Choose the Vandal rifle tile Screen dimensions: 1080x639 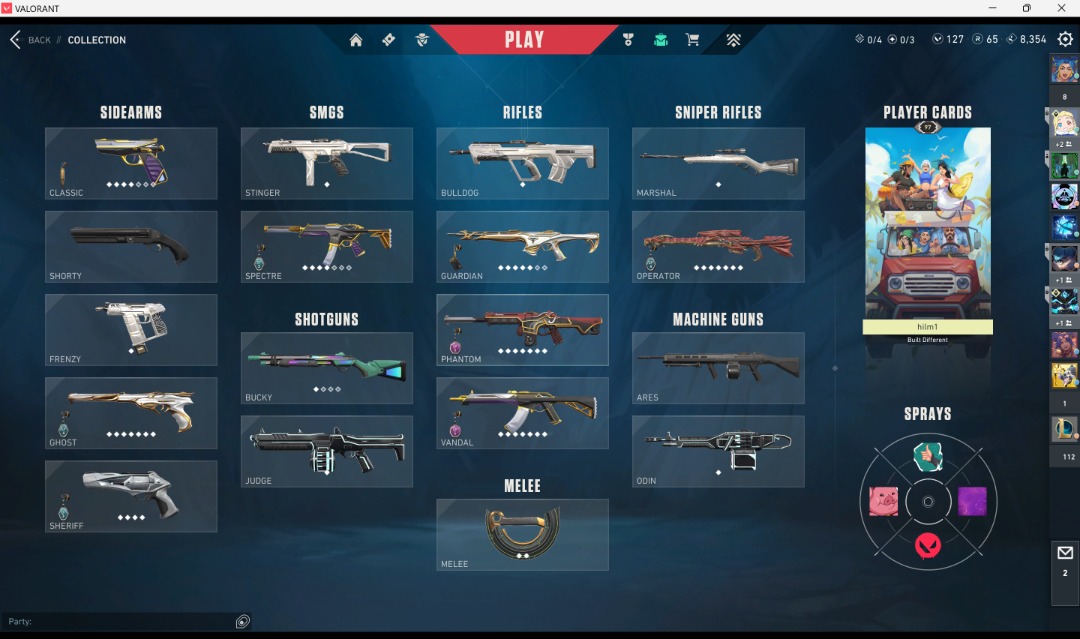tap(522, 413)
